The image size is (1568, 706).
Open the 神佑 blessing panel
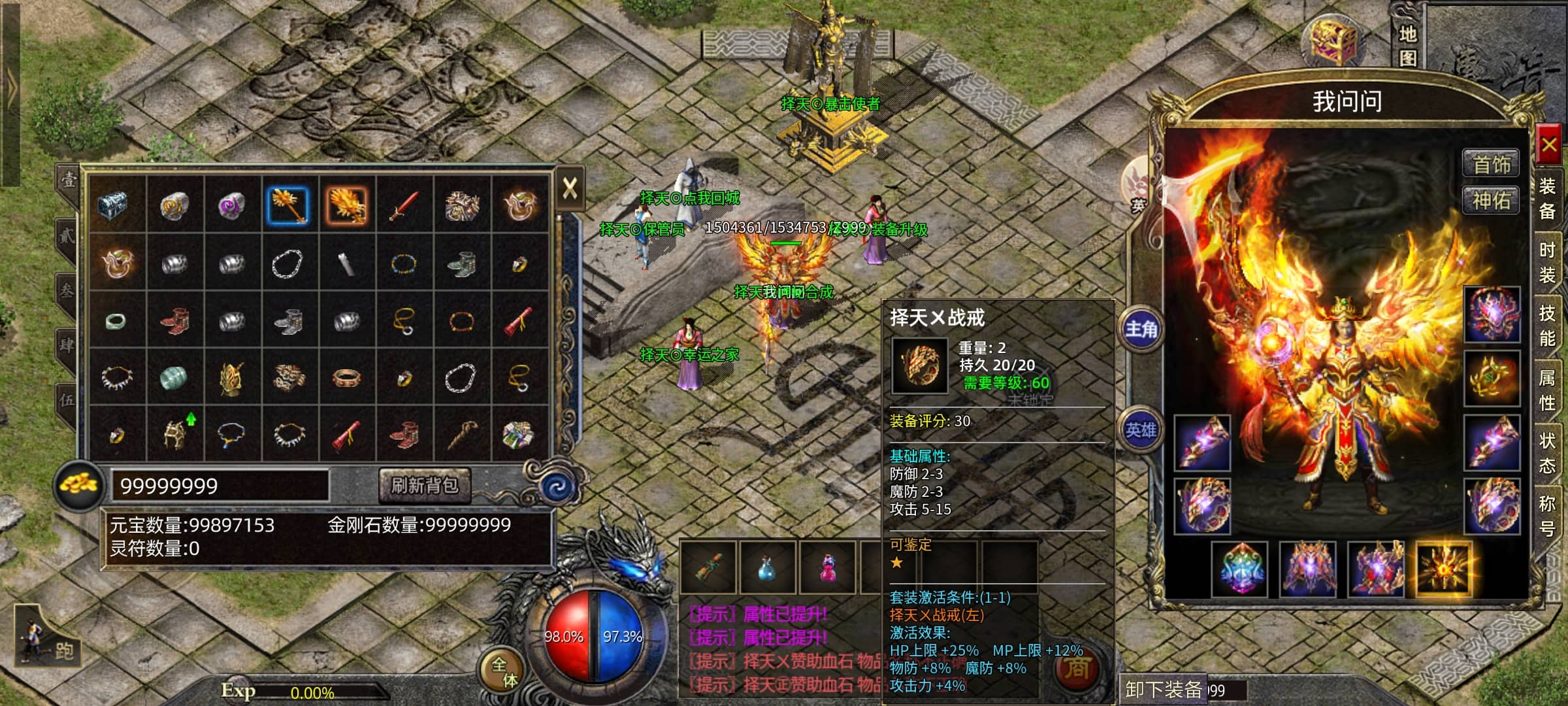click(x=1491, y=200)
